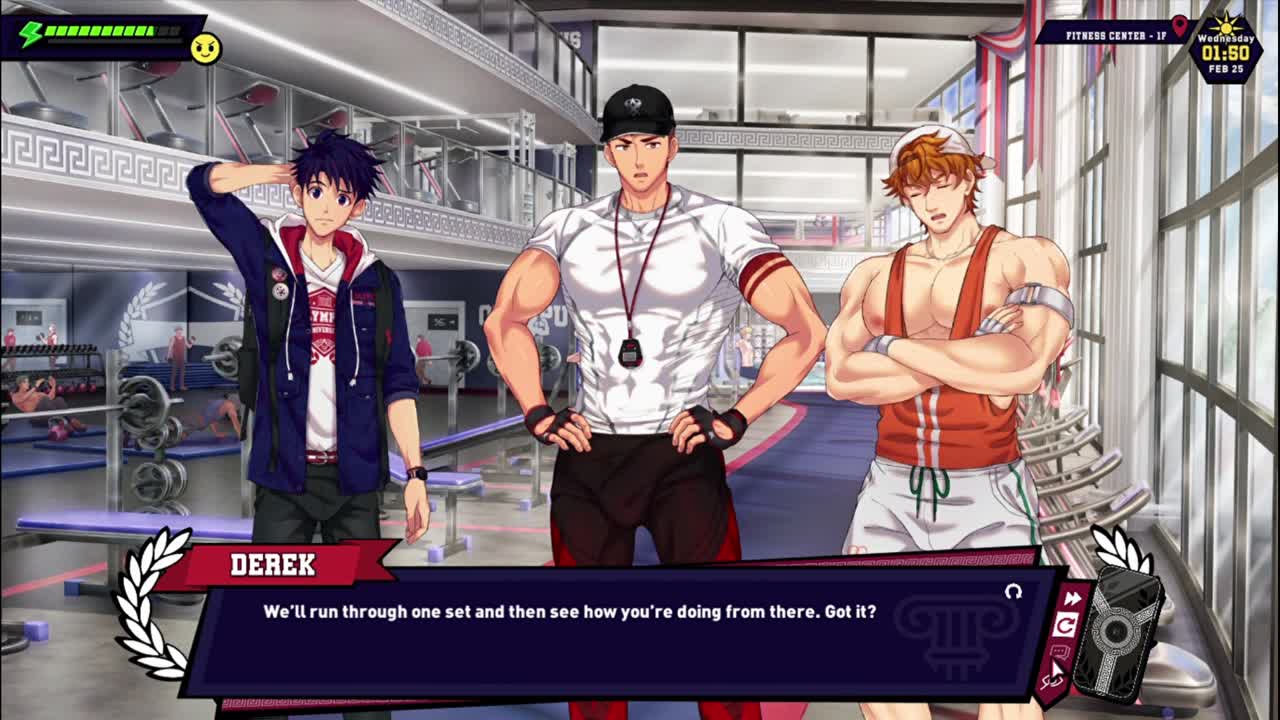The height and width of the screenshot is (720, 1280).
Task: Open the Fitness Center location map marker
Action: click(x=1180, y=27)
